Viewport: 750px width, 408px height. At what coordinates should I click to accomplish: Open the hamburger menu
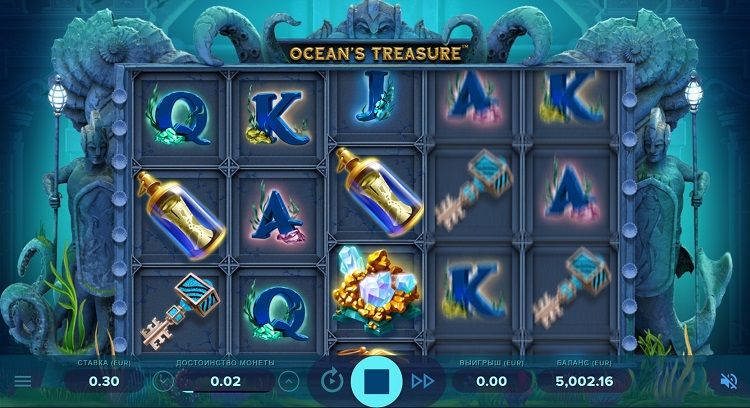(x=22, y=381)
